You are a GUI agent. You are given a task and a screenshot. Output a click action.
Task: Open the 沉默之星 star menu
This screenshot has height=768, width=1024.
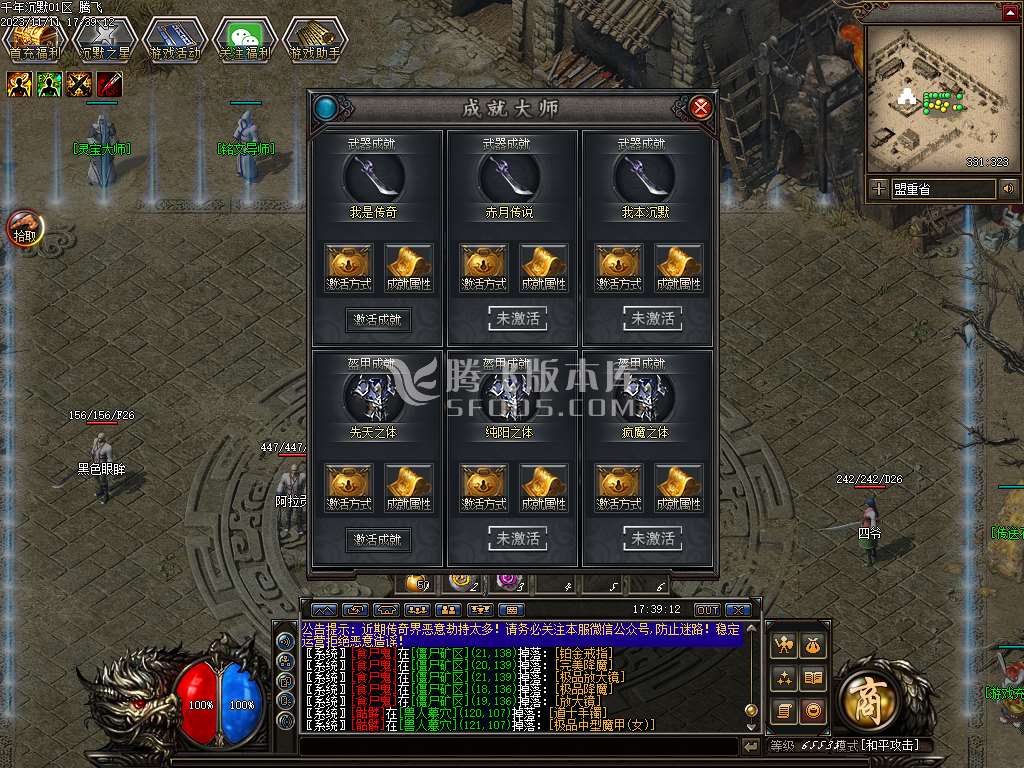pyautogui.click(x=104, y=41)
